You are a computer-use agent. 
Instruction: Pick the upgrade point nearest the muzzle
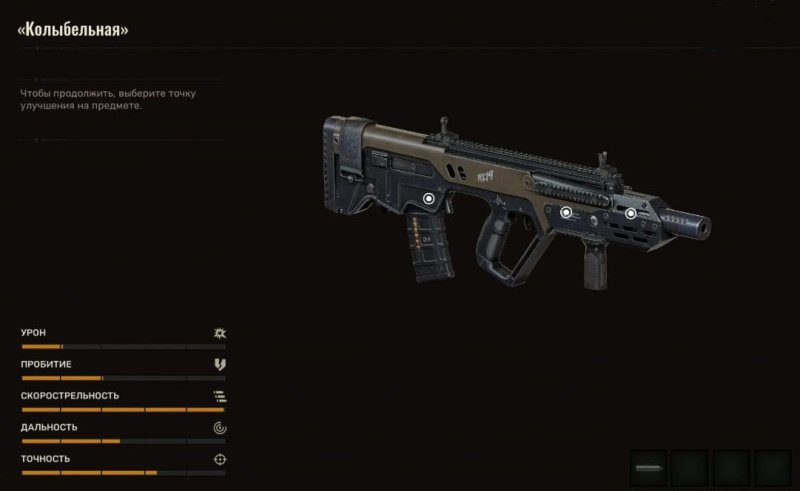tap(631, 212)
